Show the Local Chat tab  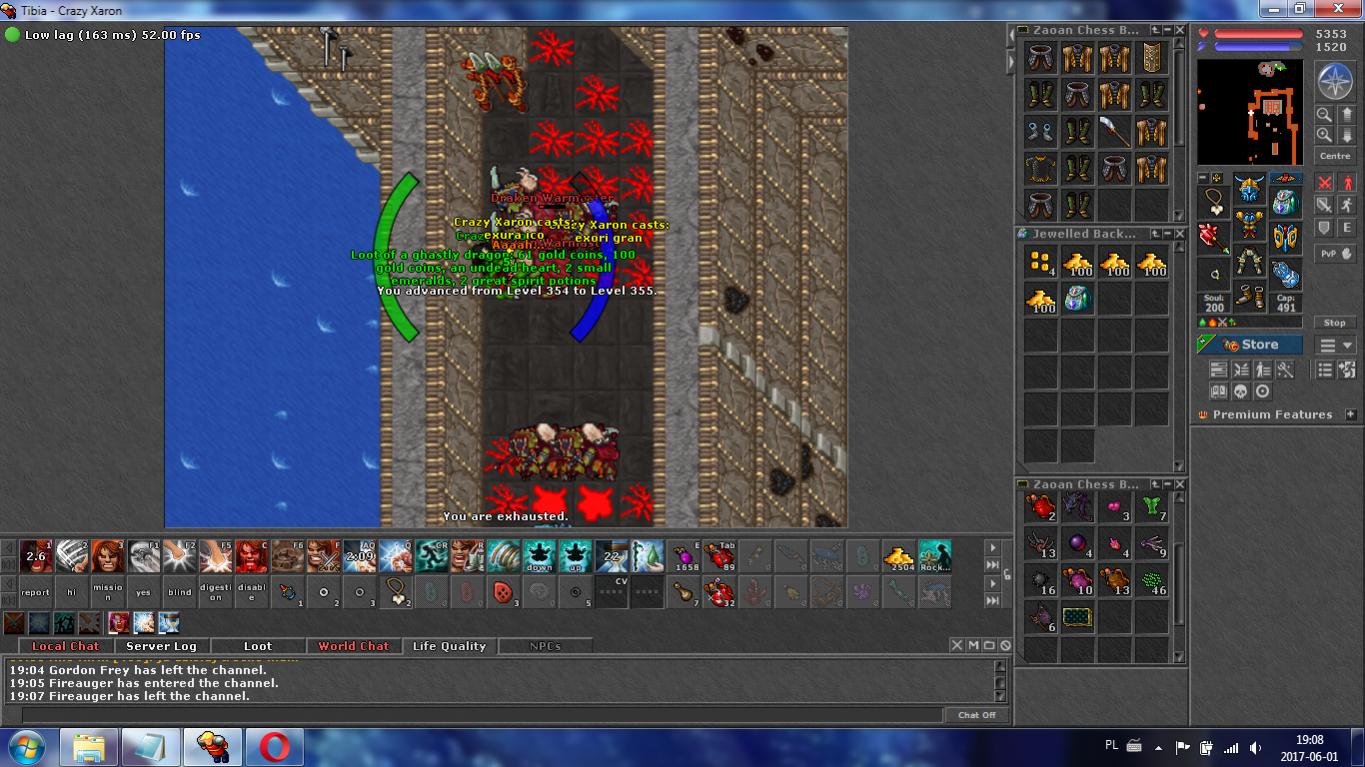(66, 646)
